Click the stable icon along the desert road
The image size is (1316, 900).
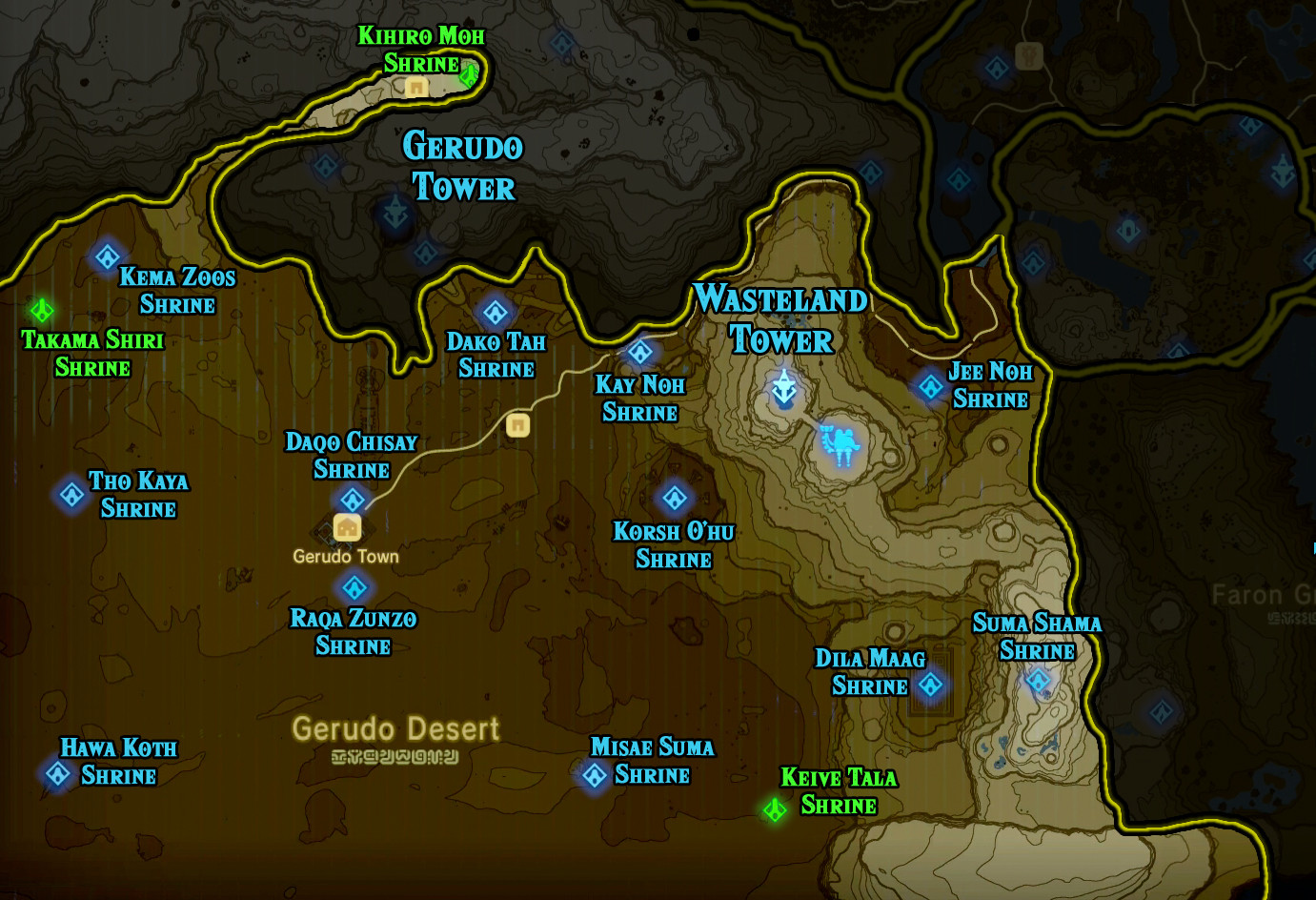[x=517, y=425]
